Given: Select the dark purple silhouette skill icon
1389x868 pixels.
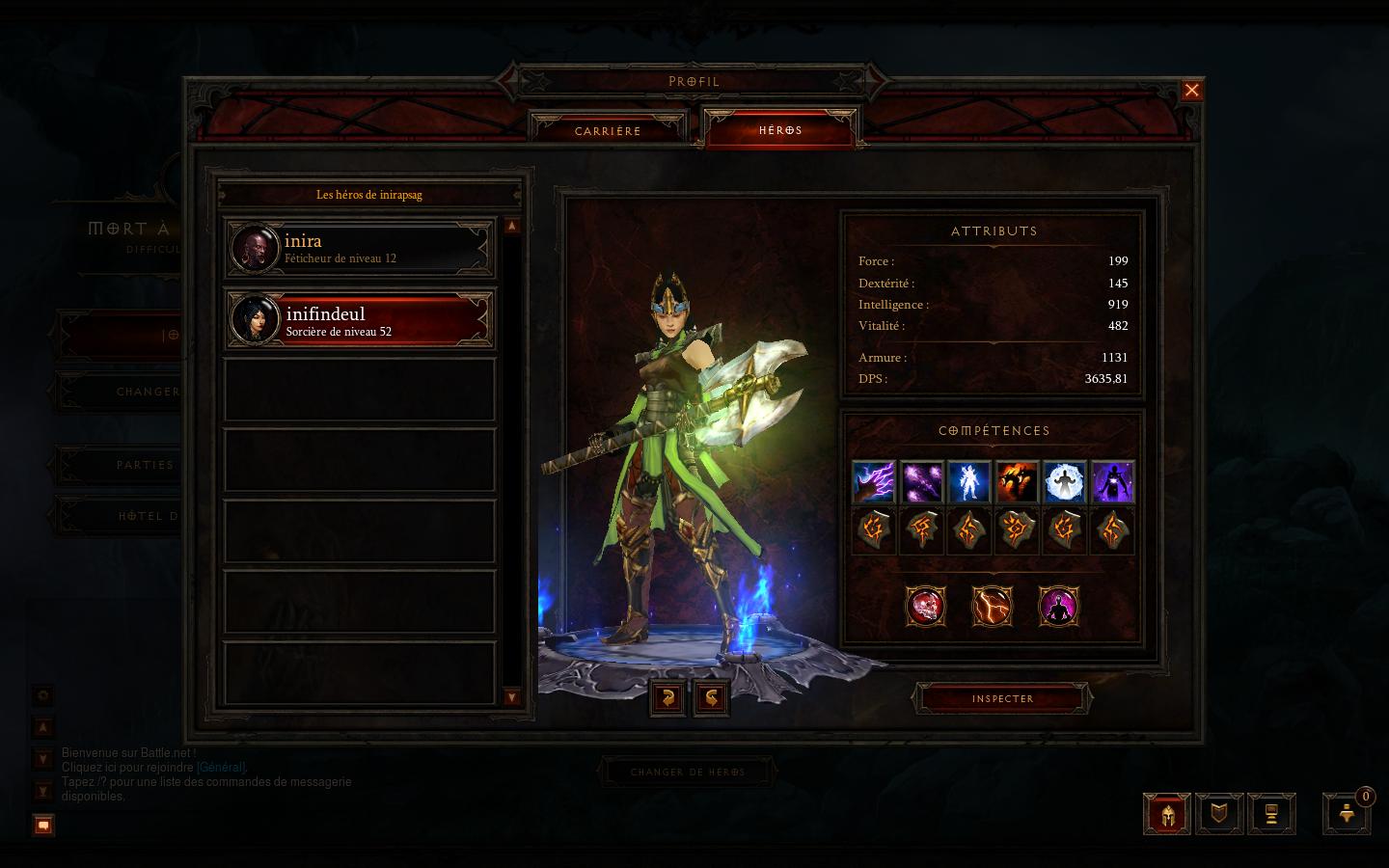Looking at the screenshot, I should [1112, 481].
